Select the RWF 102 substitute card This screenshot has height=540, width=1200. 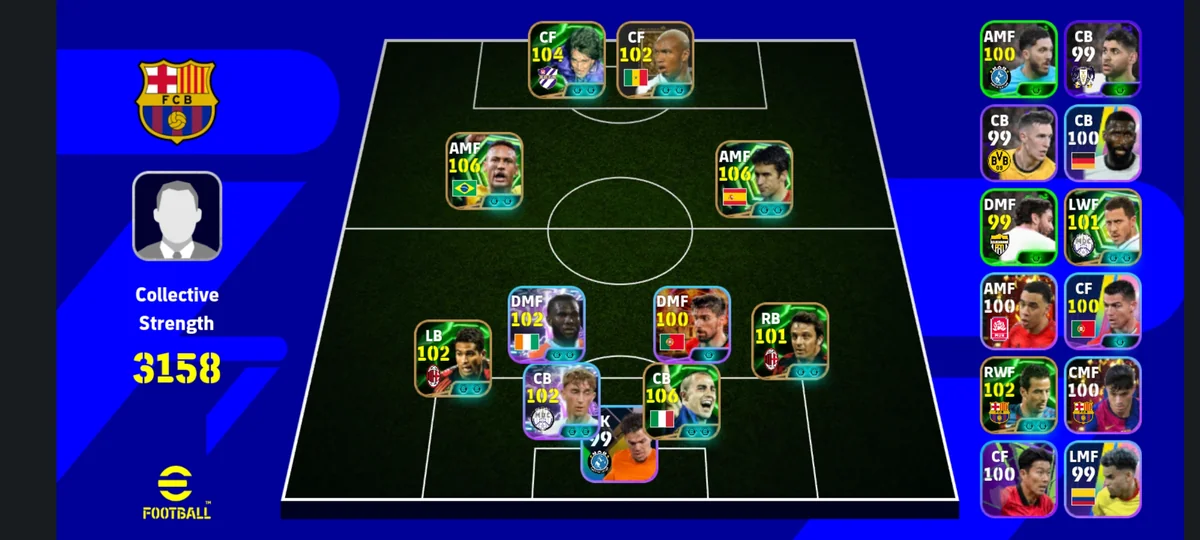(x=1018, y=395)
